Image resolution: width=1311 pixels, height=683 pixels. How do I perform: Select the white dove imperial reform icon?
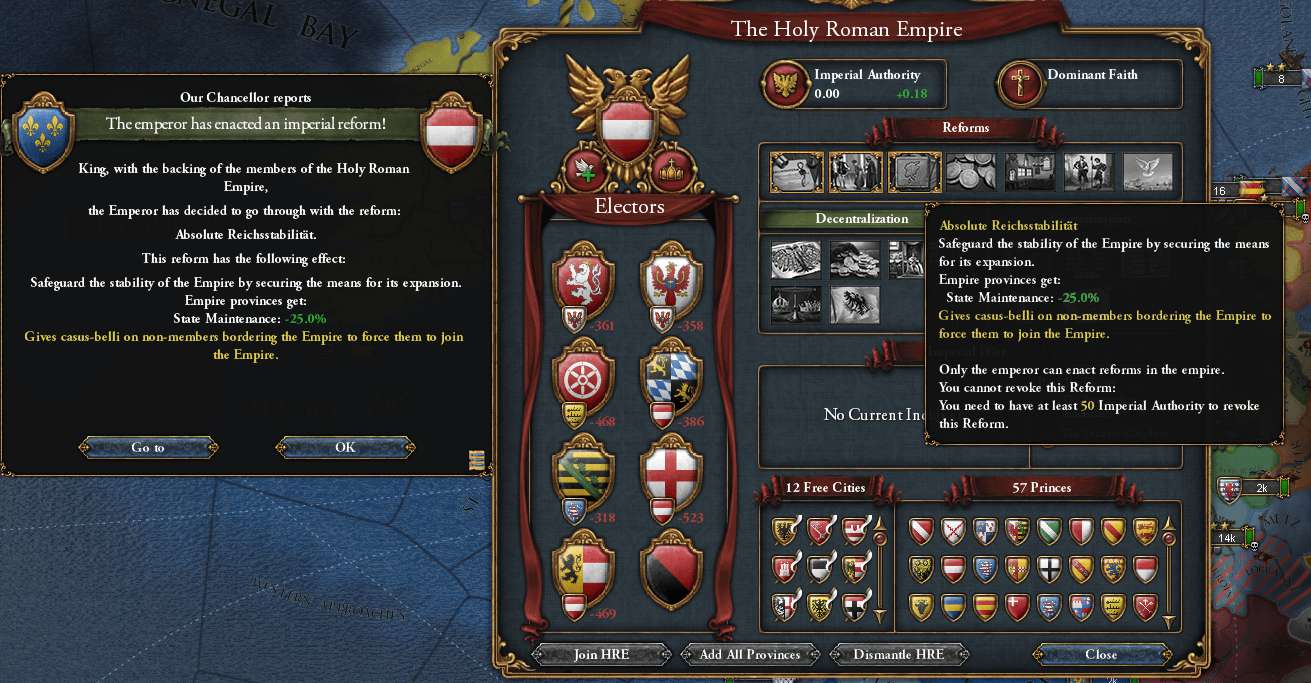pyautogui.click(x=1147, y=172)
